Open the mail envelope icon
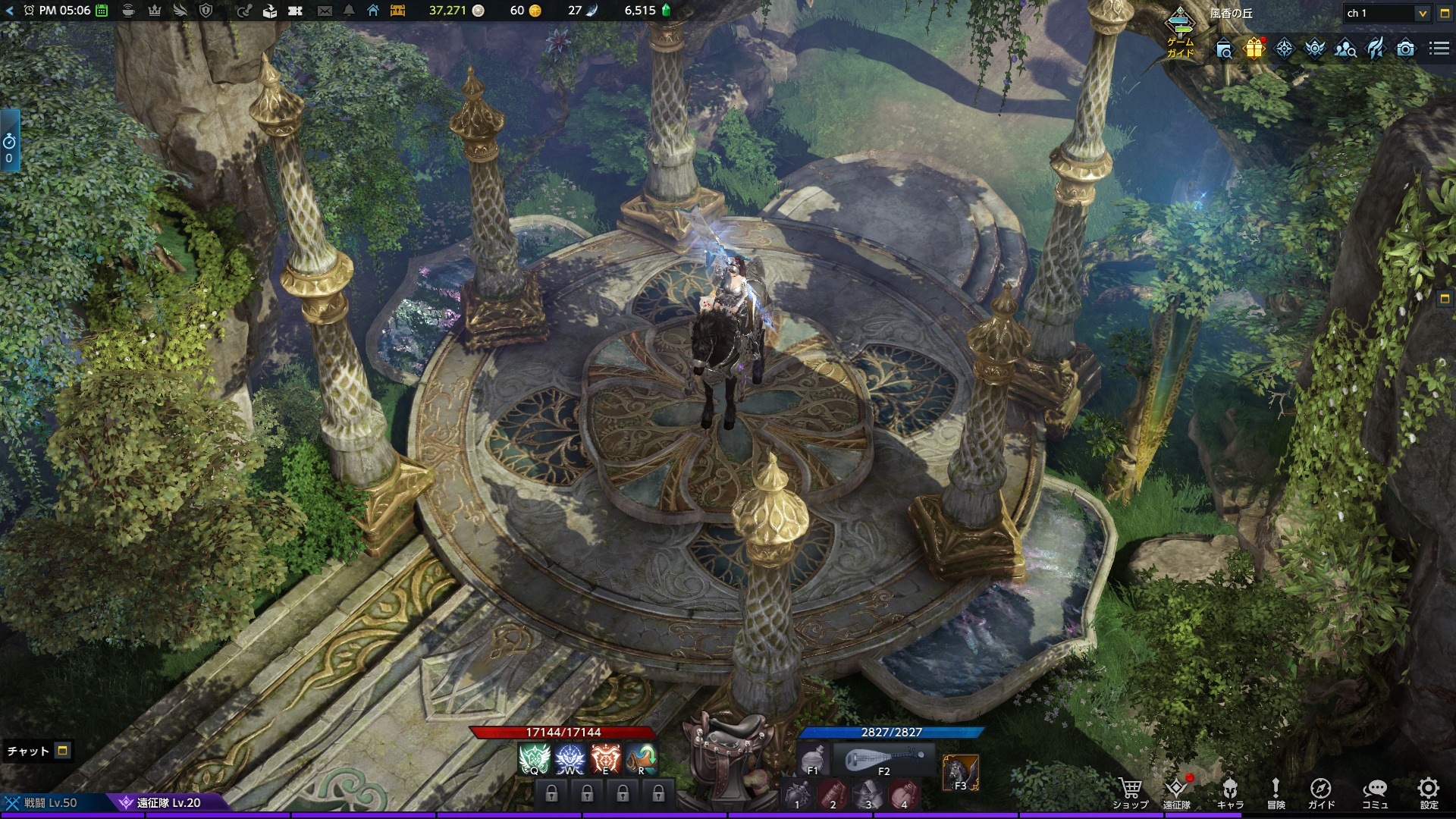1456x819 pixels. (x=325, y=11)
